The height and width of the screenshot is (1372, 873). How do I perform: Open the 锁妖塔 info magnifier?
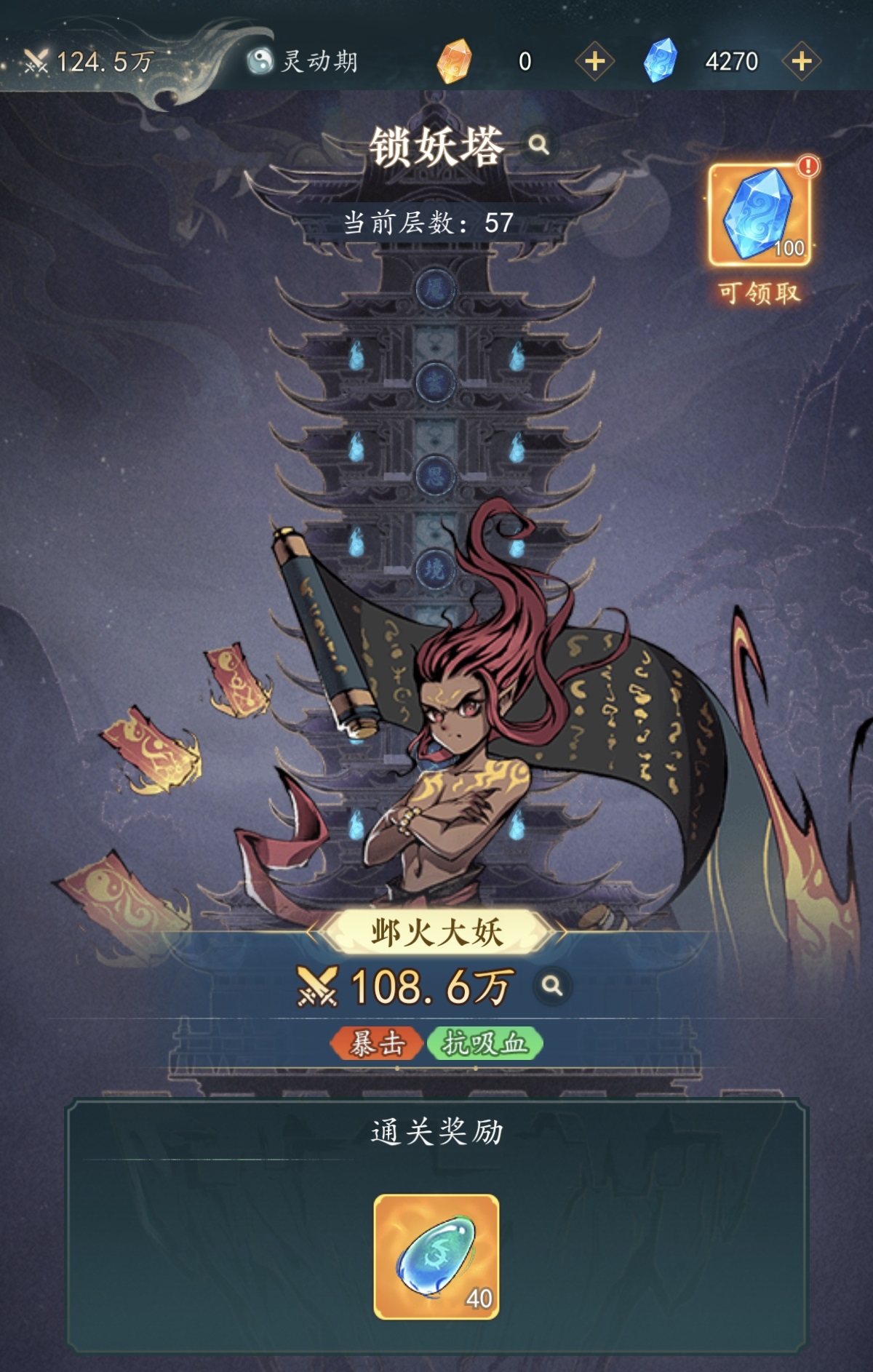538,144
